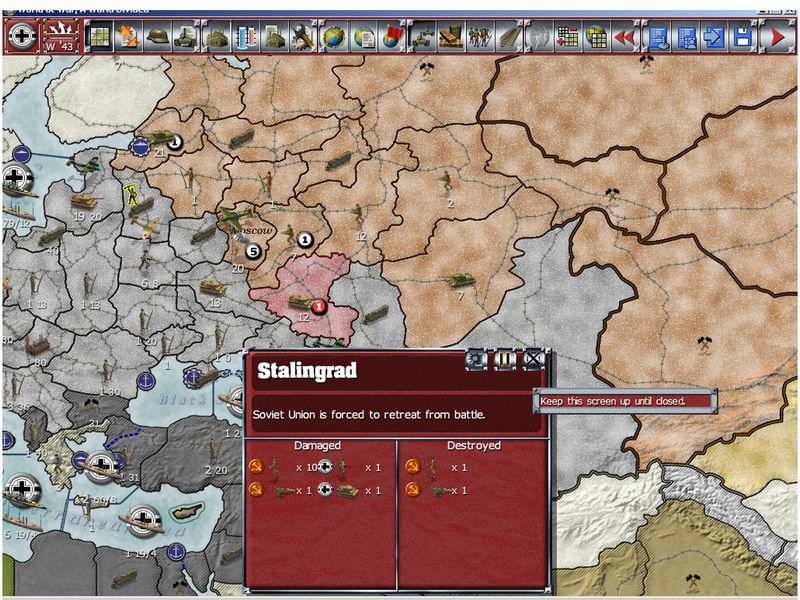Viewport: 800px width, 600px height.
Task: Click the red double-arrow rewind button
Action: click(x=626, y=37)
